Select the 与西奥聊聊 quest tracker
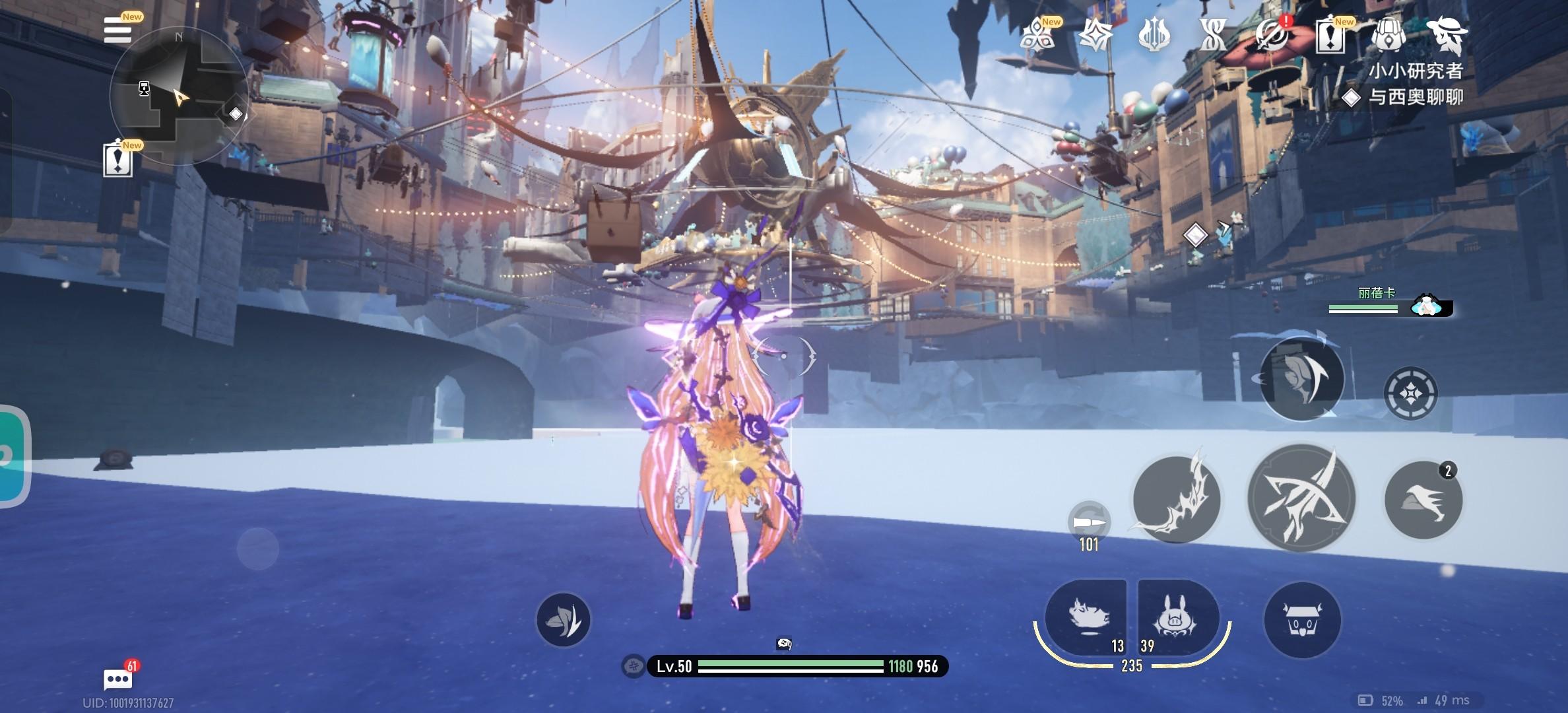This screenshot has width=1568, height=713. click(1415, 97)
